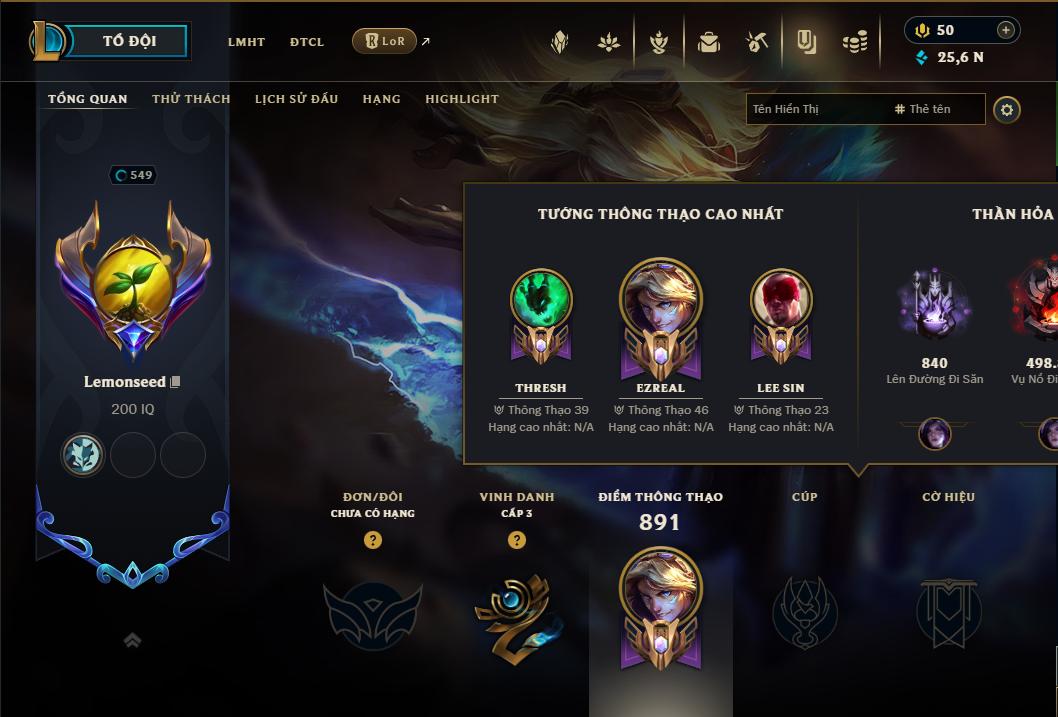This screenshot has height=717, width=1058.
Task: Open the TỔ ĐỘI party button
Action: coord(129,41)
